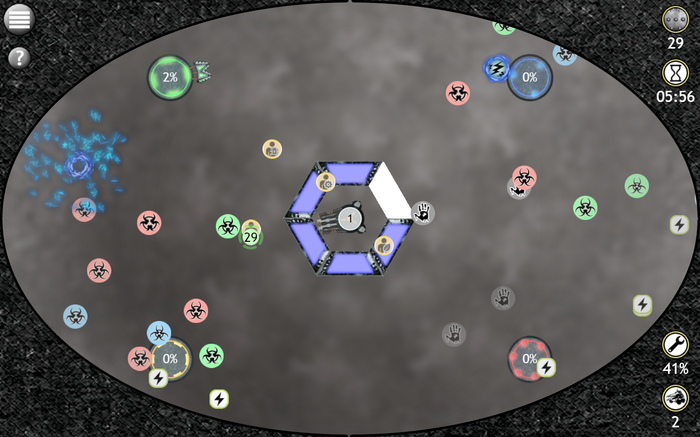Open the hamburger menu

click(x=19, y=18)
